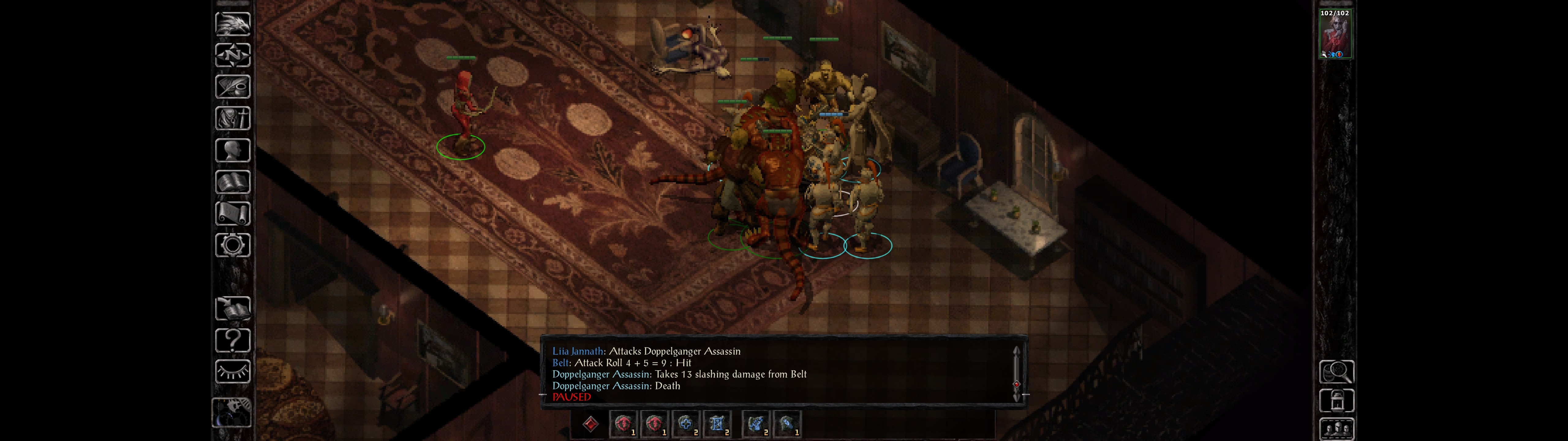Select all party members with the group button
The width and height of the screenshot is (1568, 441).
click(1336, 429)
